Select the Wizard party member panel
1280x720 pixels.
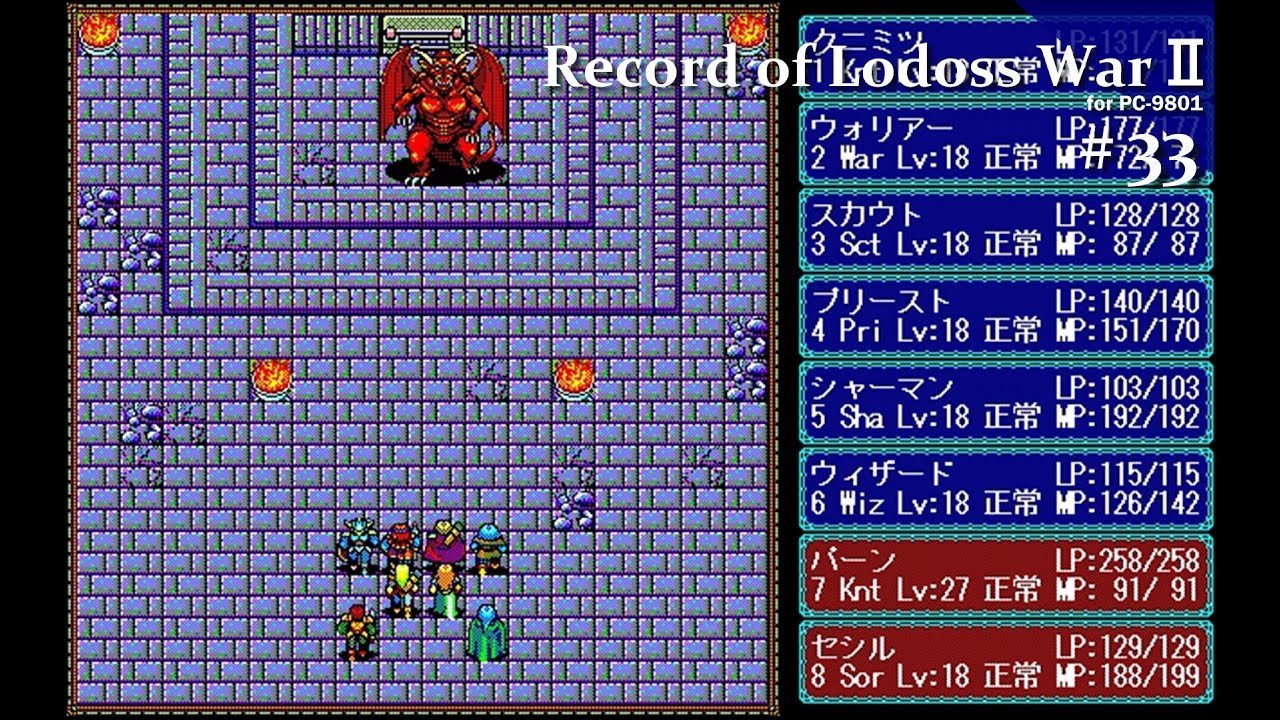(x=1005, y=488)
